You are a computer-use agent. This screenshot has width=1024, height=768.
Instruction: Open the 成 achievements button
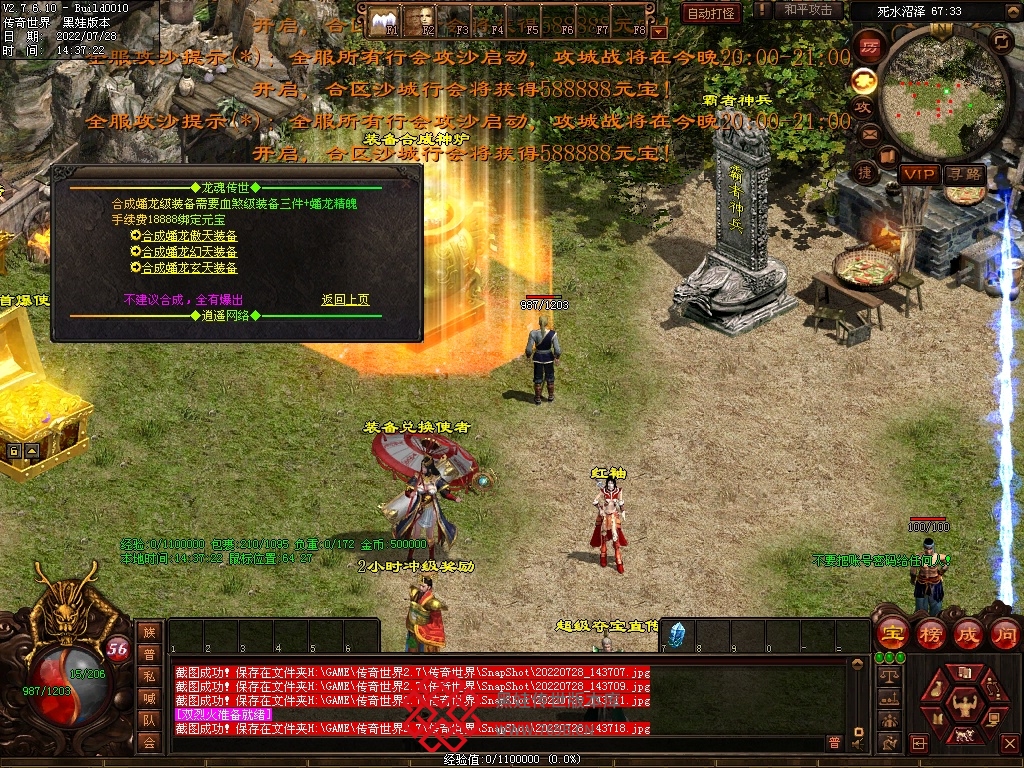967,633
